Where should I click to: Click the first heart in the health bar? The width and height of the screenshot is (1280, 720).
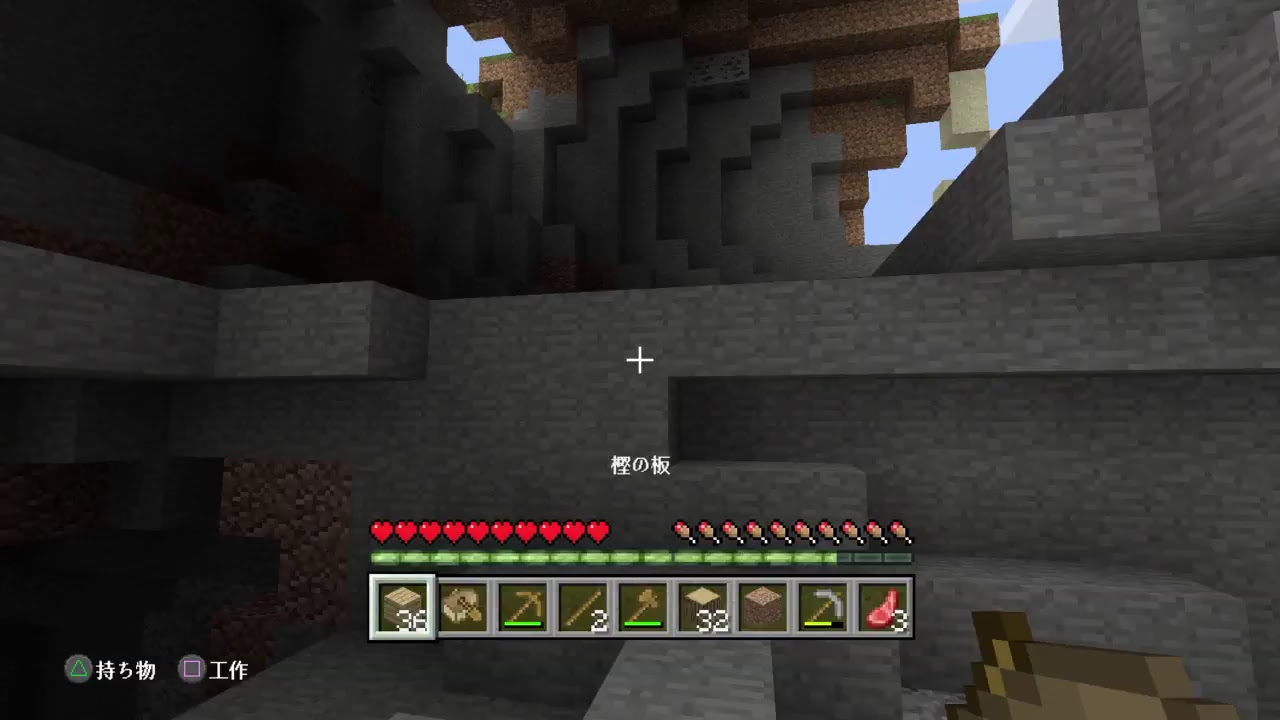point(380,531)
